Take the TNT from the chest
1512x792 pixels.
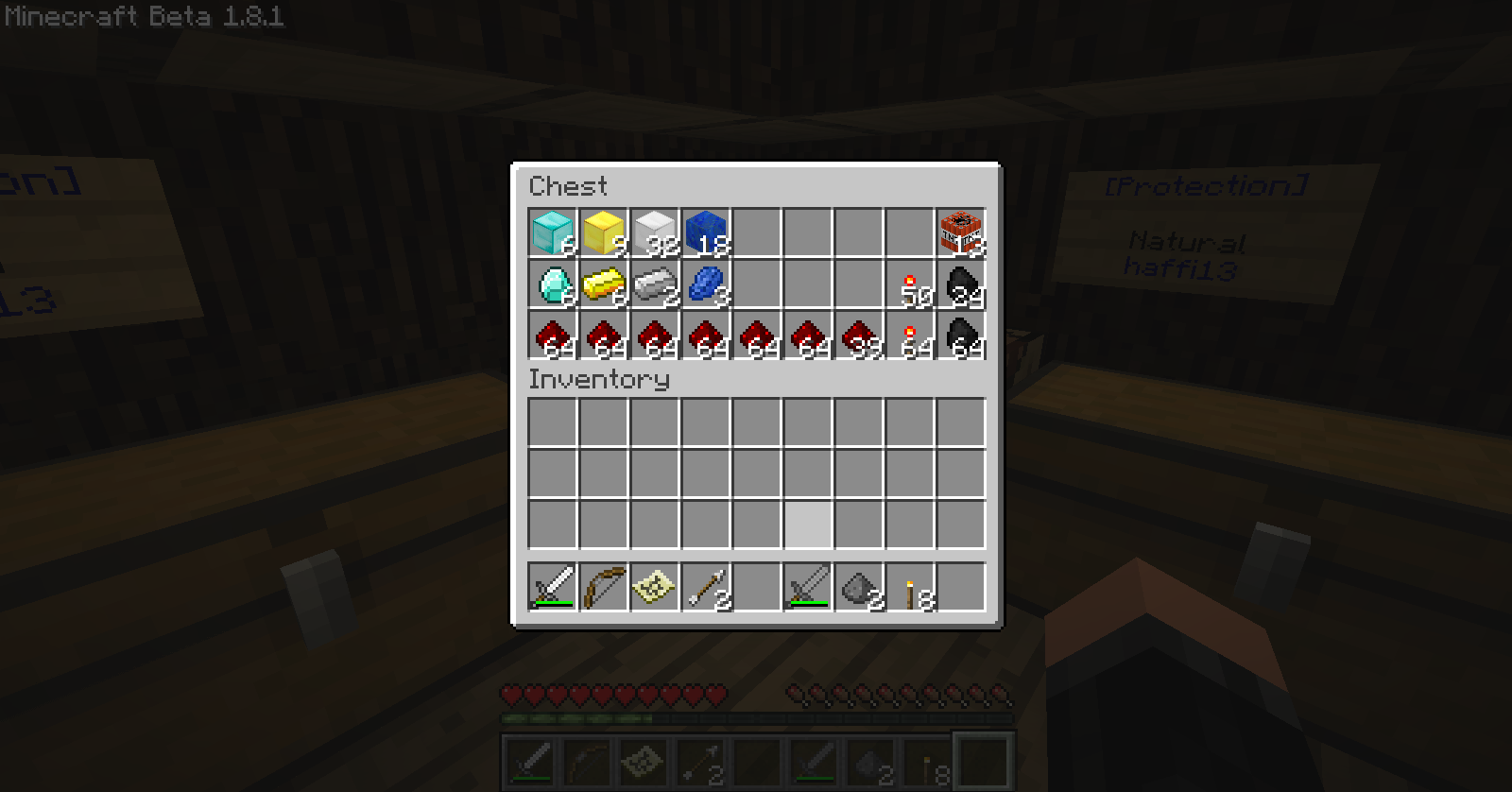click(x=961, y=232)
